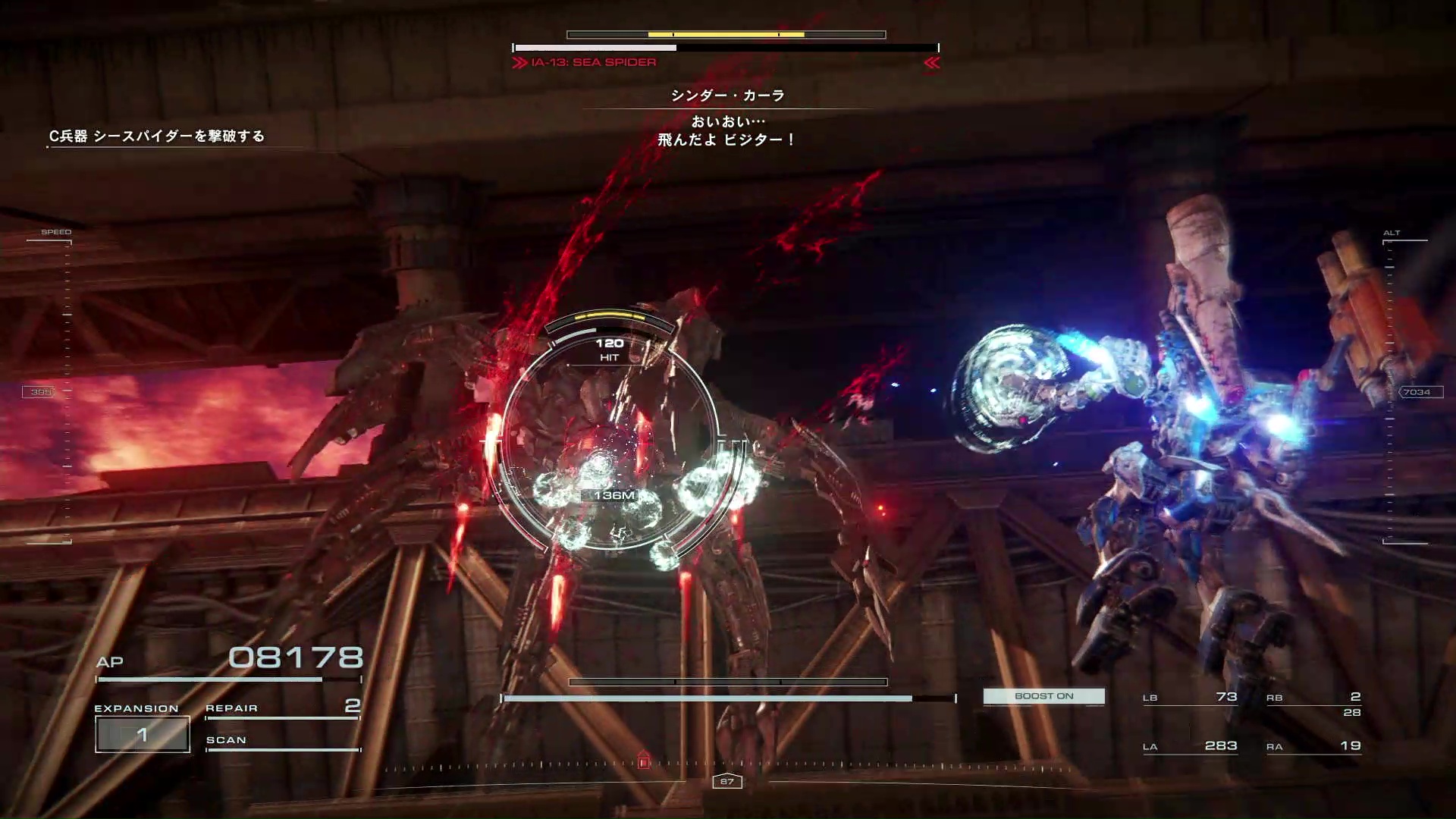
Task: Click the compass heading marker showing 87
Action: click(x=726, y=781)
